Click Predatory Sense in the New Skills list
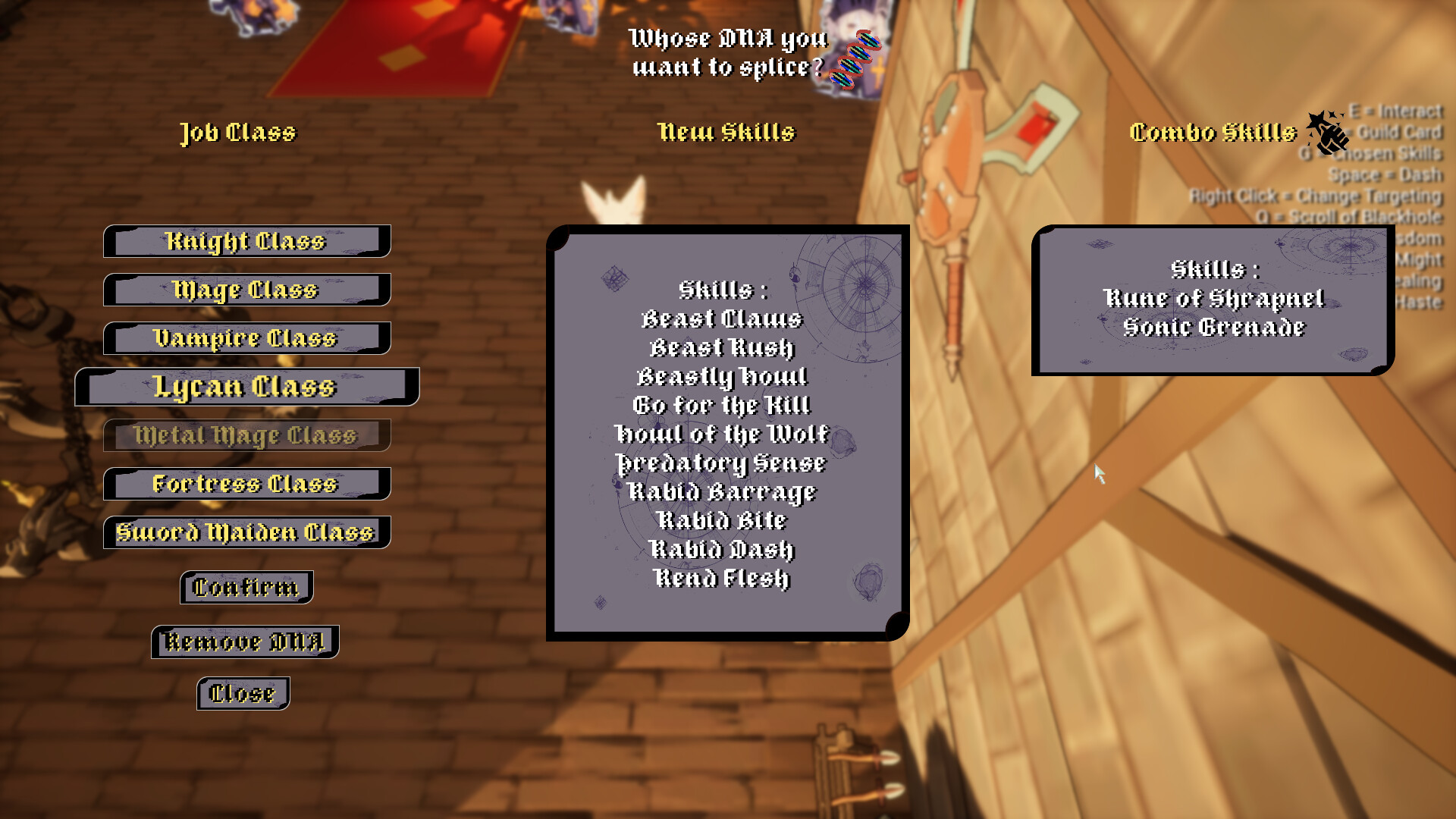Viewport: 1456px width, 819px height. tap(722, 463)
